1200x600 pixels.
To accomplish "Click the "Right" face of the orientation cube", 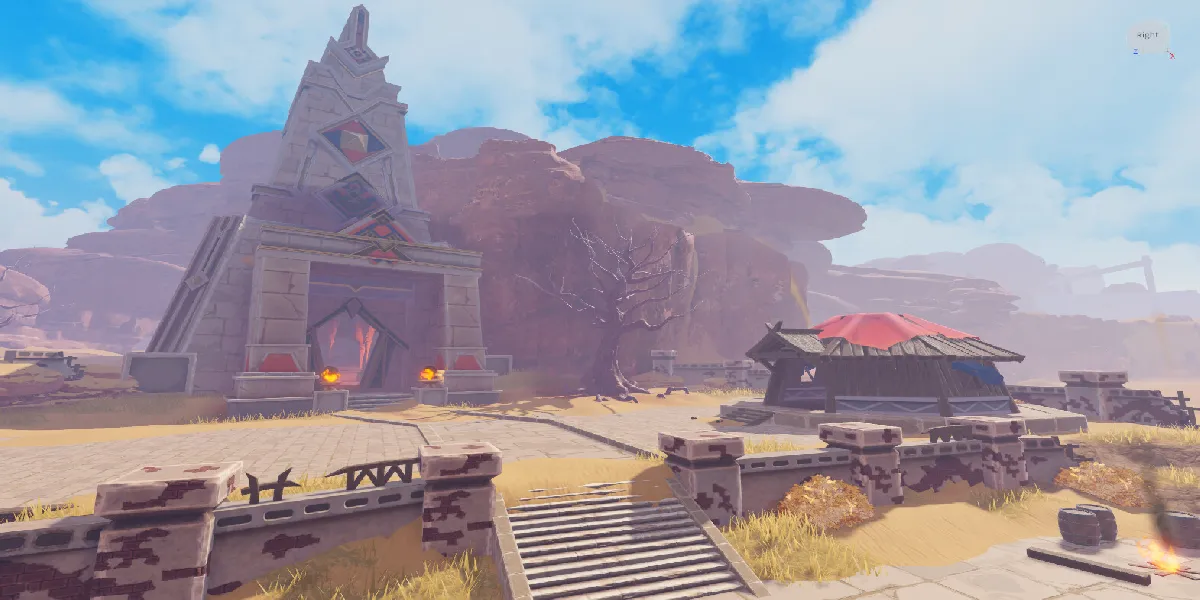I will [1148, 35].
